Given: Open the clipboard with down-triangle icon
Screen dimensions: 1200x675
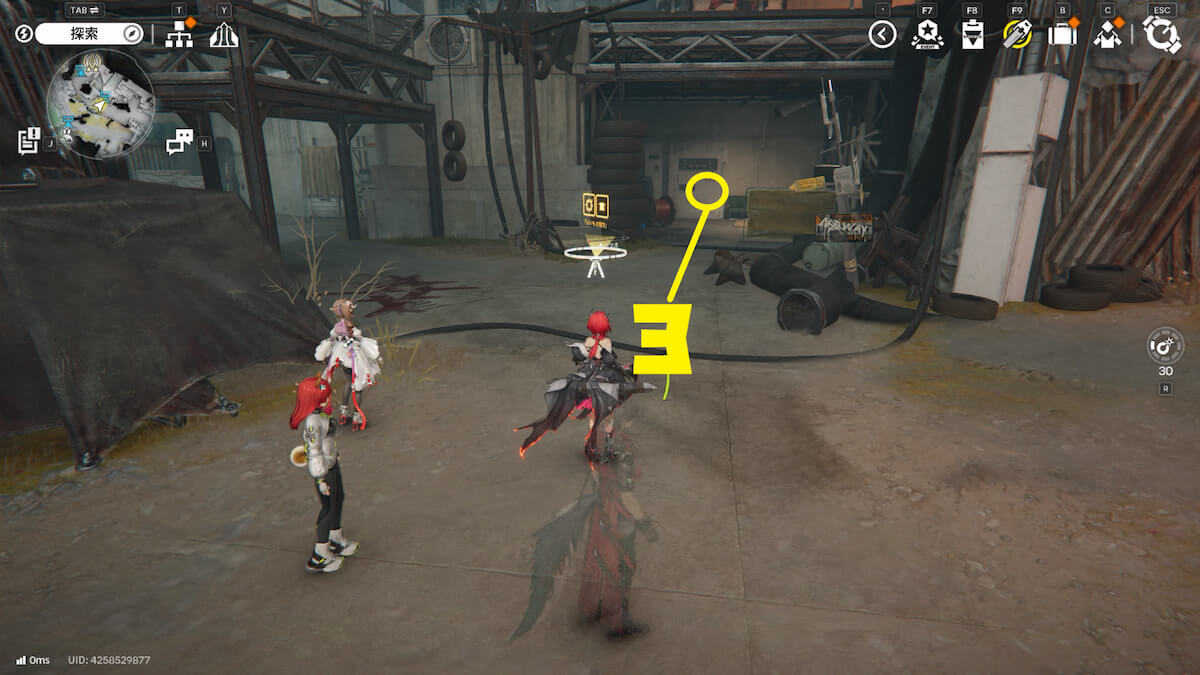Looking at the screenshot, I should [x=972, y=35].
